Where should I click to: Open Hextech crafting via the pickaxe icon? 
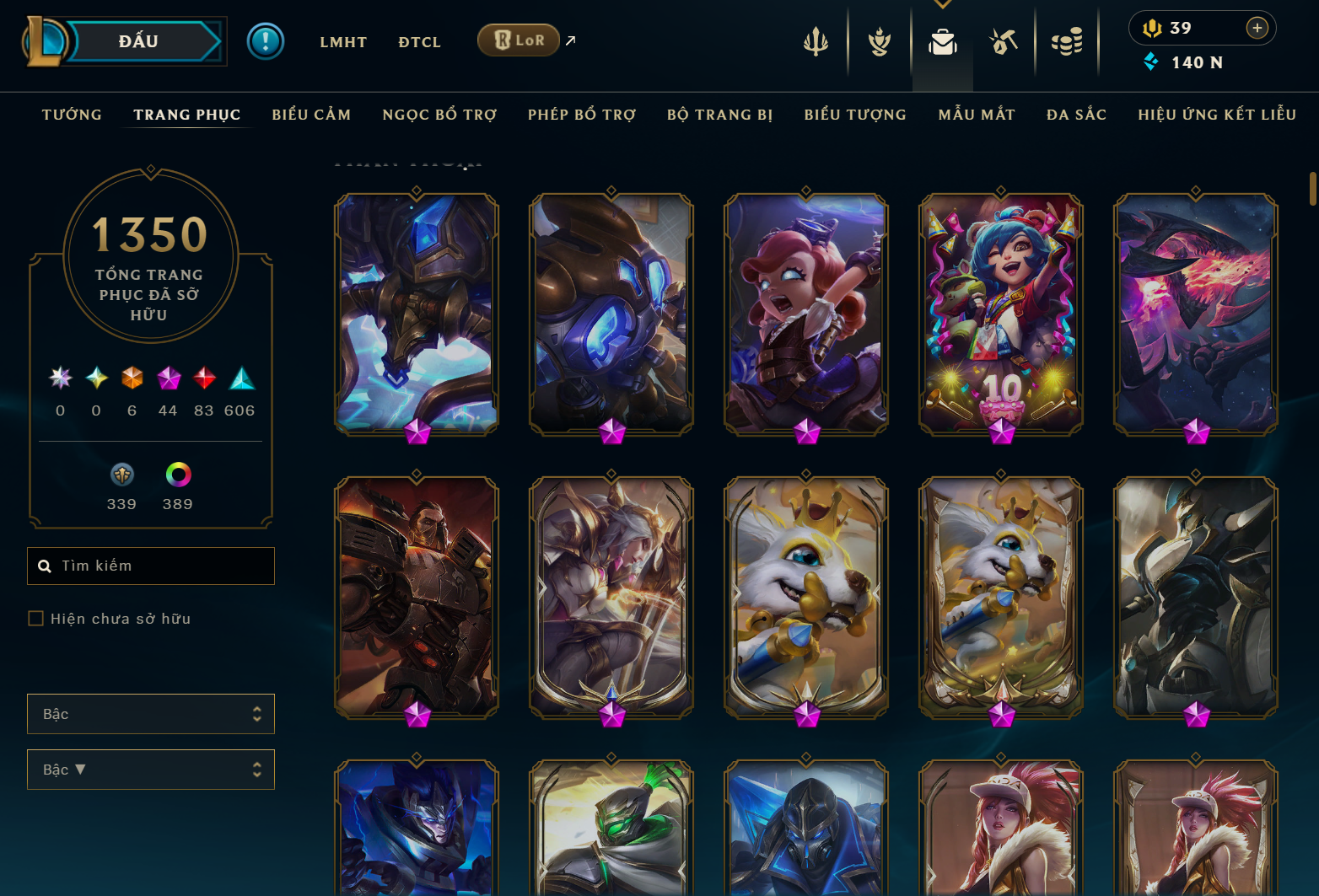click(x=1004, y=40)
